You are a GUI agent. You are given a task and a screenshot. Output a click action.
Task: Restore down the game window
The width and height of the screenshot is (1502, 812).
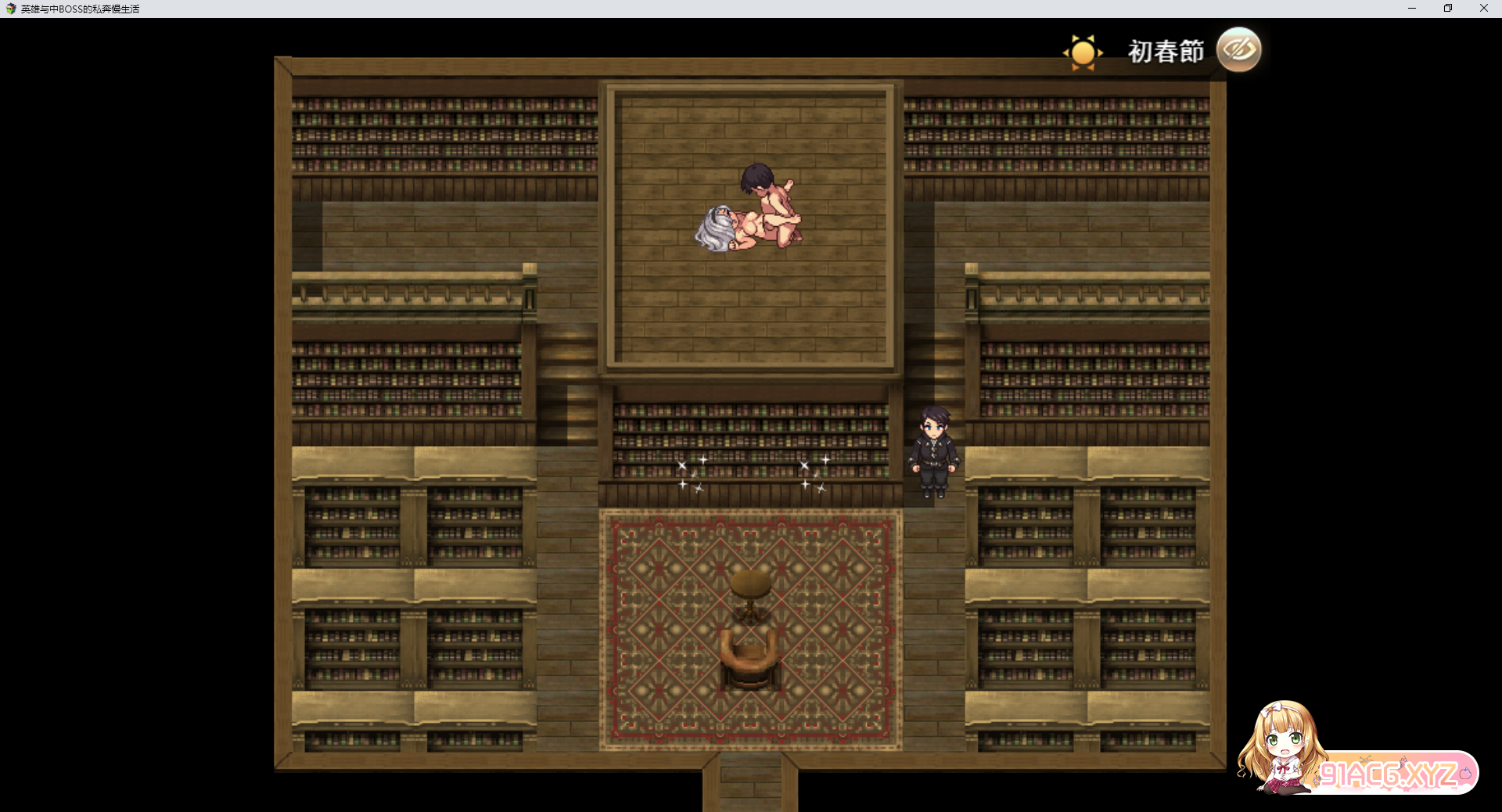pyautogui.click(x=1448, y=9)
